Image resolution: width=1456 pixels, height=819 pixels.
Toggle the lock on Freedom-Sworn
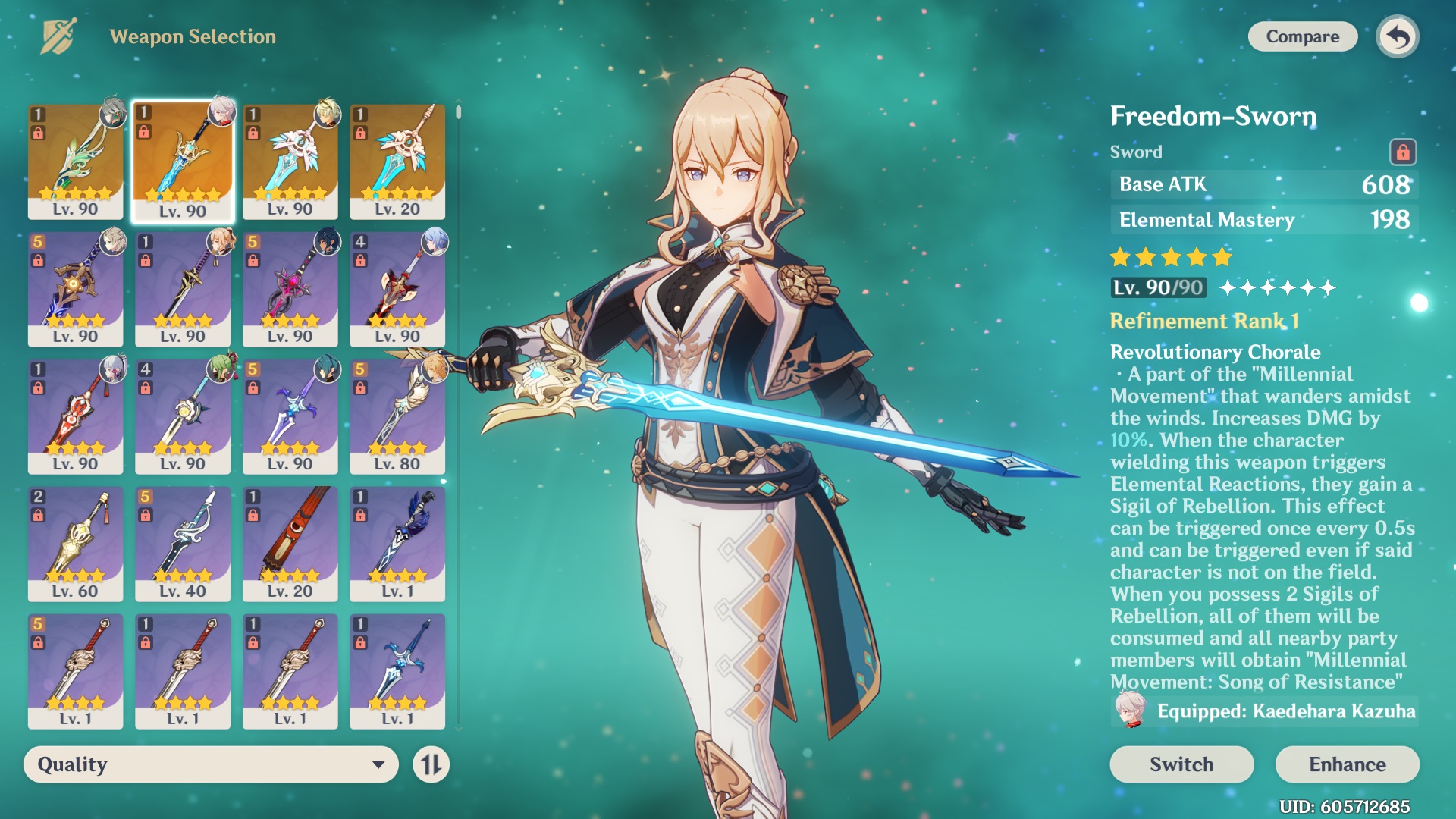[1402, 152]
